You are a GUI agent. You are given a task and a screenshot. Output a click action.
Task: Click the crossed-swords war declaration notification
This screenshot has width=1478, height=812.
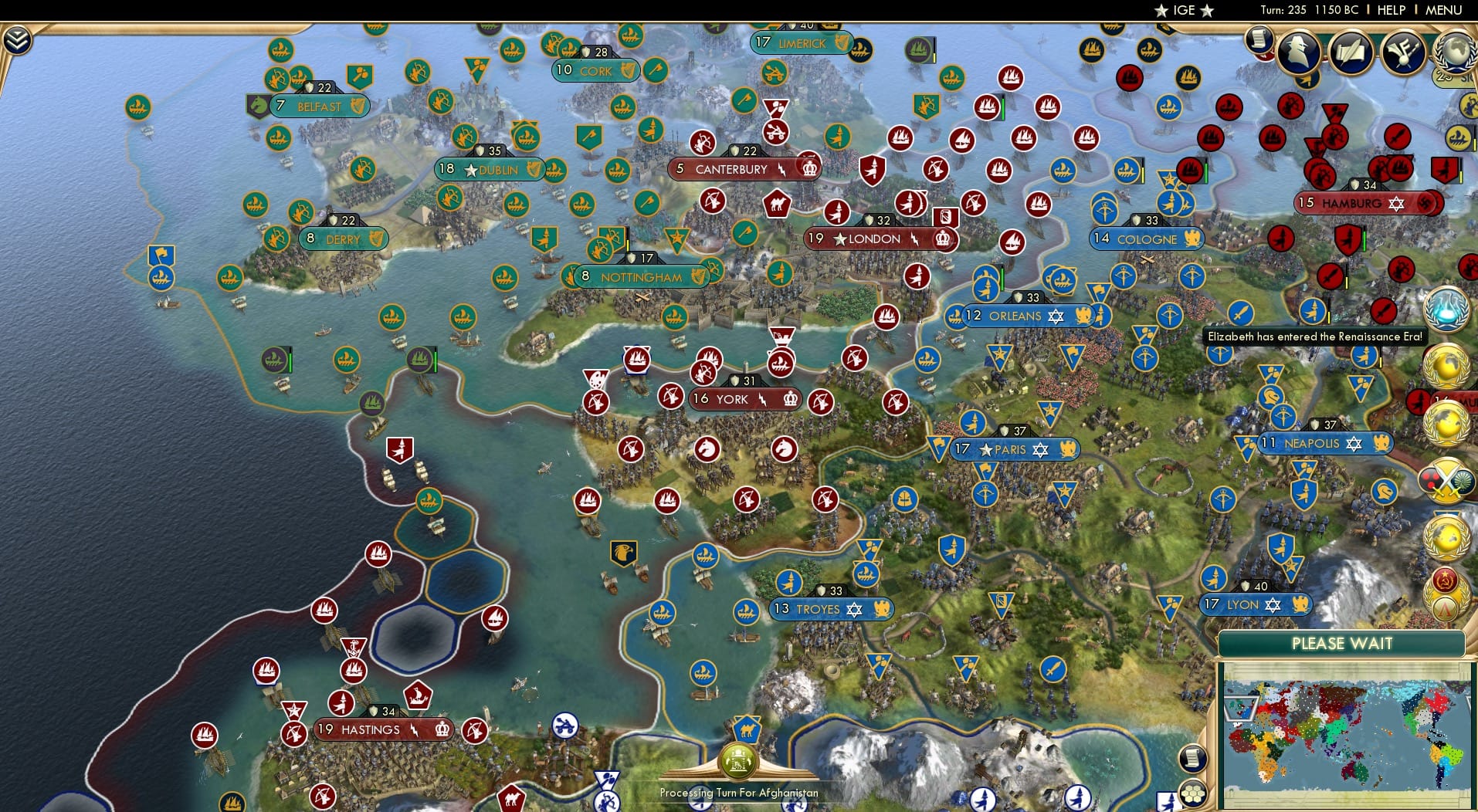click(x=1446, y=481)
